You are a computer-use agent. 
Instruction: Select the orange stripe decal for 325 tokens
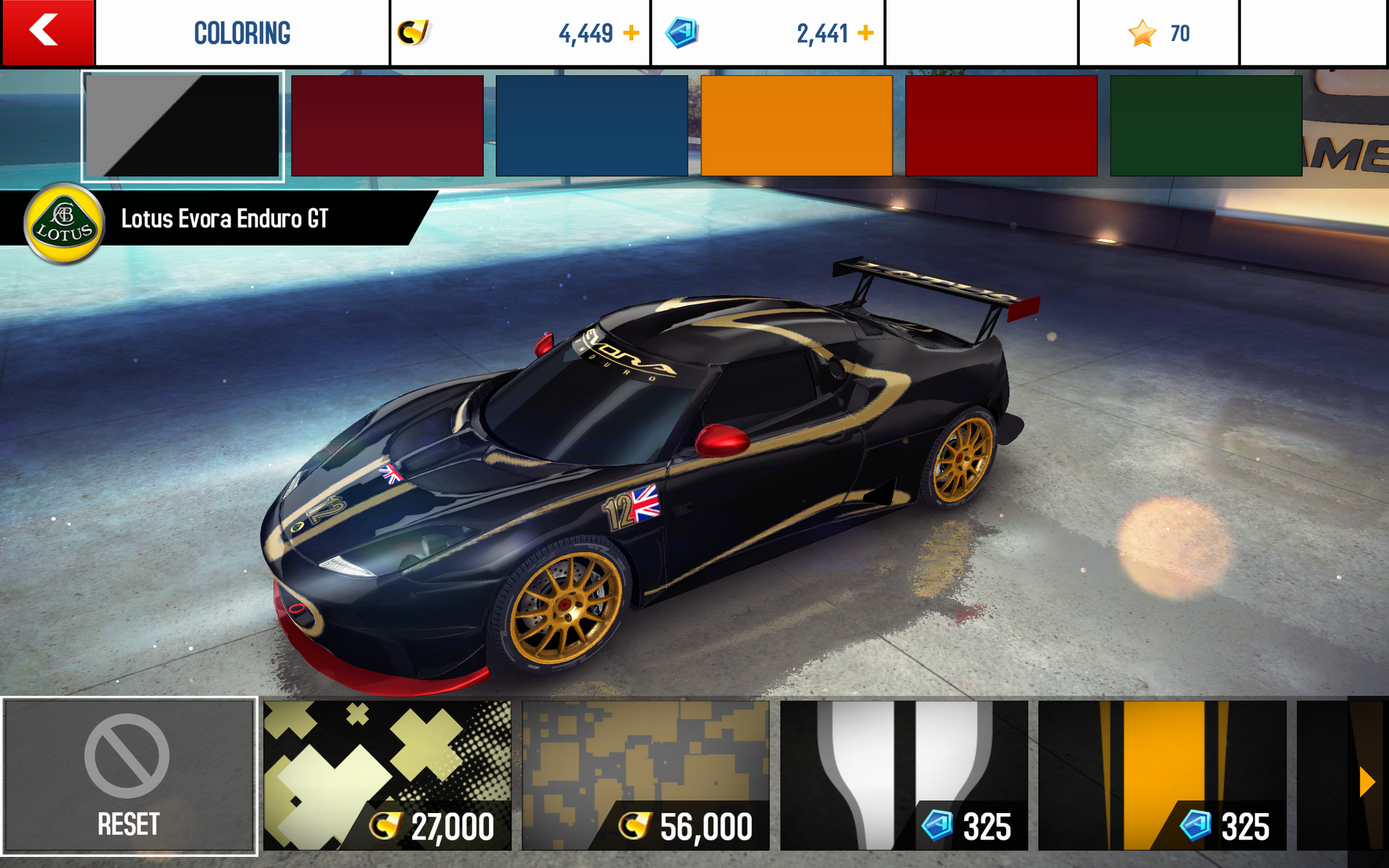1162,776
